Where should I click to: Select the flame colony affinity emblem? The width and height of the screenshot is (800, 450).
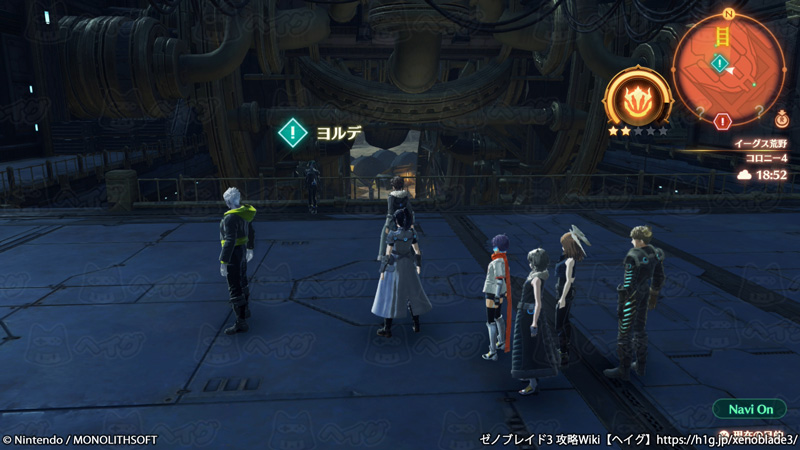pyautogui.click(x=637, y=99)
